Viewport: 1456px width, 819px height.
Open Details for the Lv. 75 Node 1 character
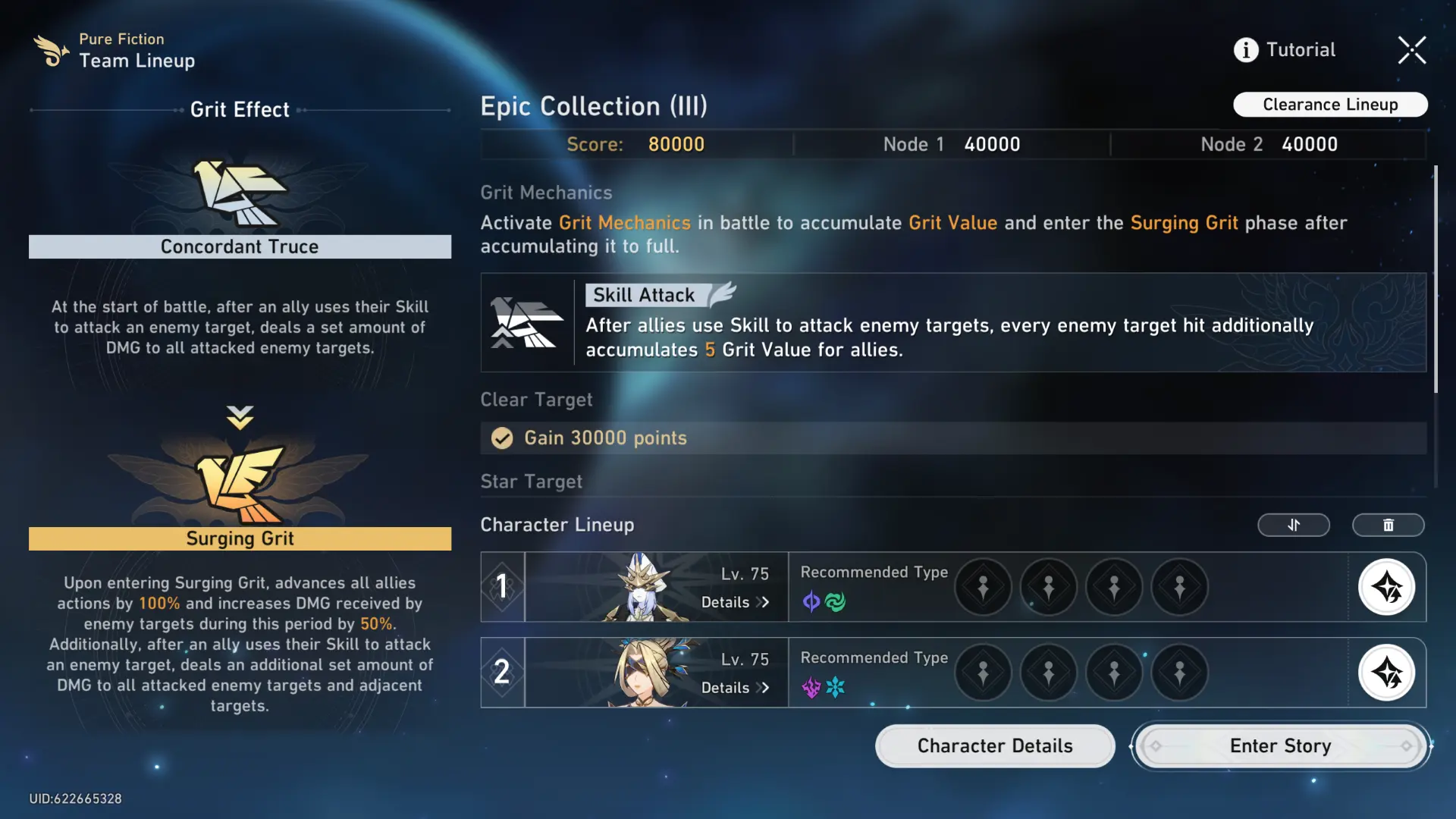click(734, 602)
